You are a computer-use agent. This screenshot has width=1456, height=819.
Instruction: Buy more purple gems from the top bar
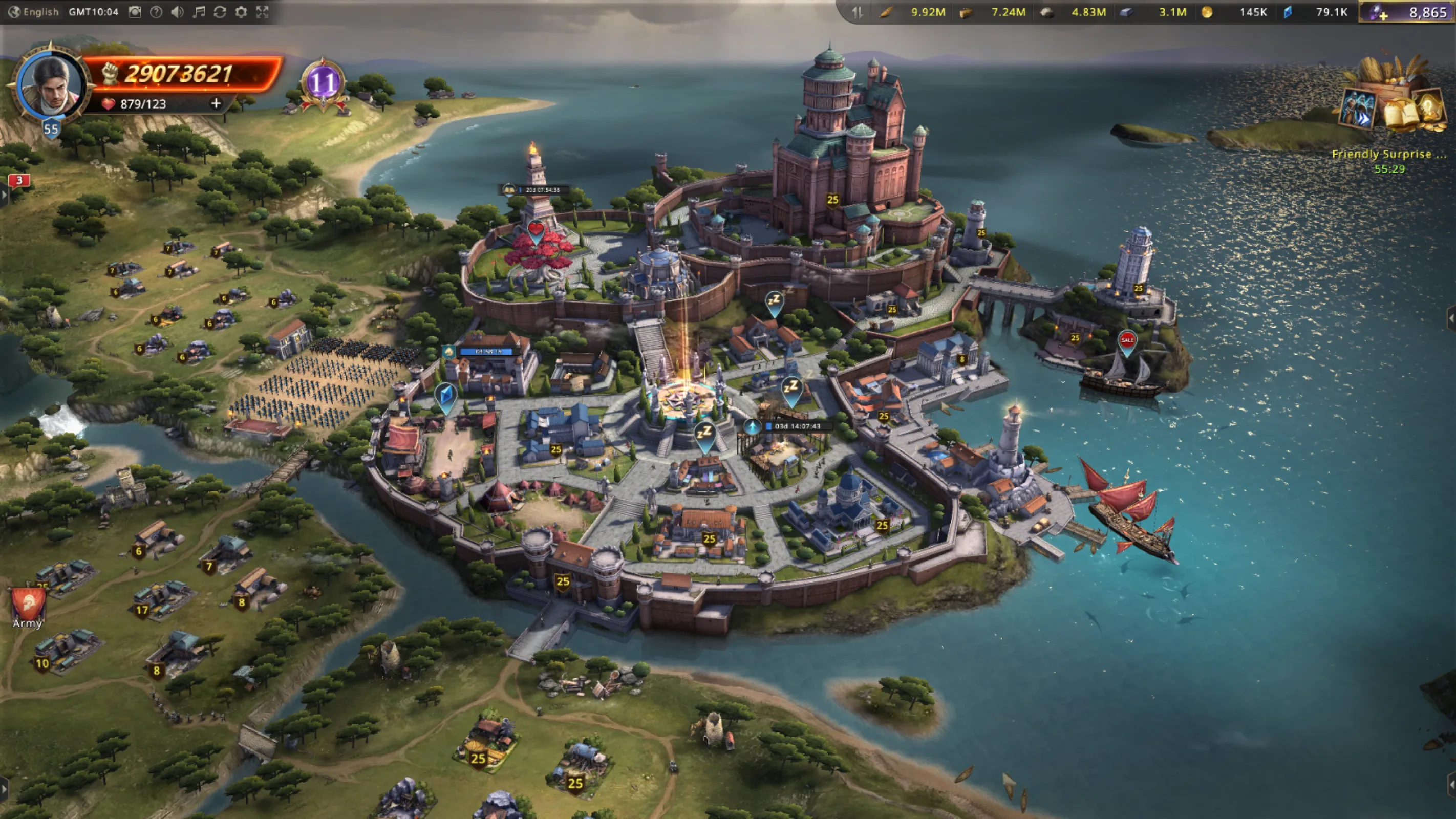click(x=1379, y=12)
